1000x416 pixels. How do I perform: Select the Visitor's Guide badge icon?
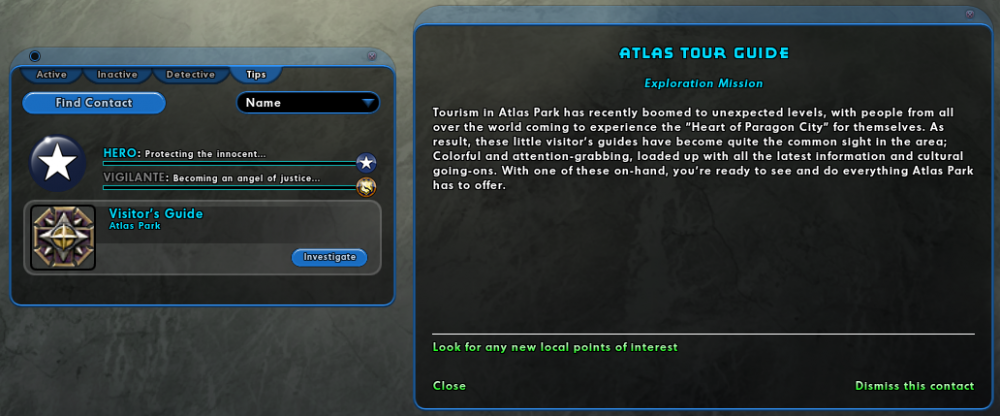[x=63, y=237]
